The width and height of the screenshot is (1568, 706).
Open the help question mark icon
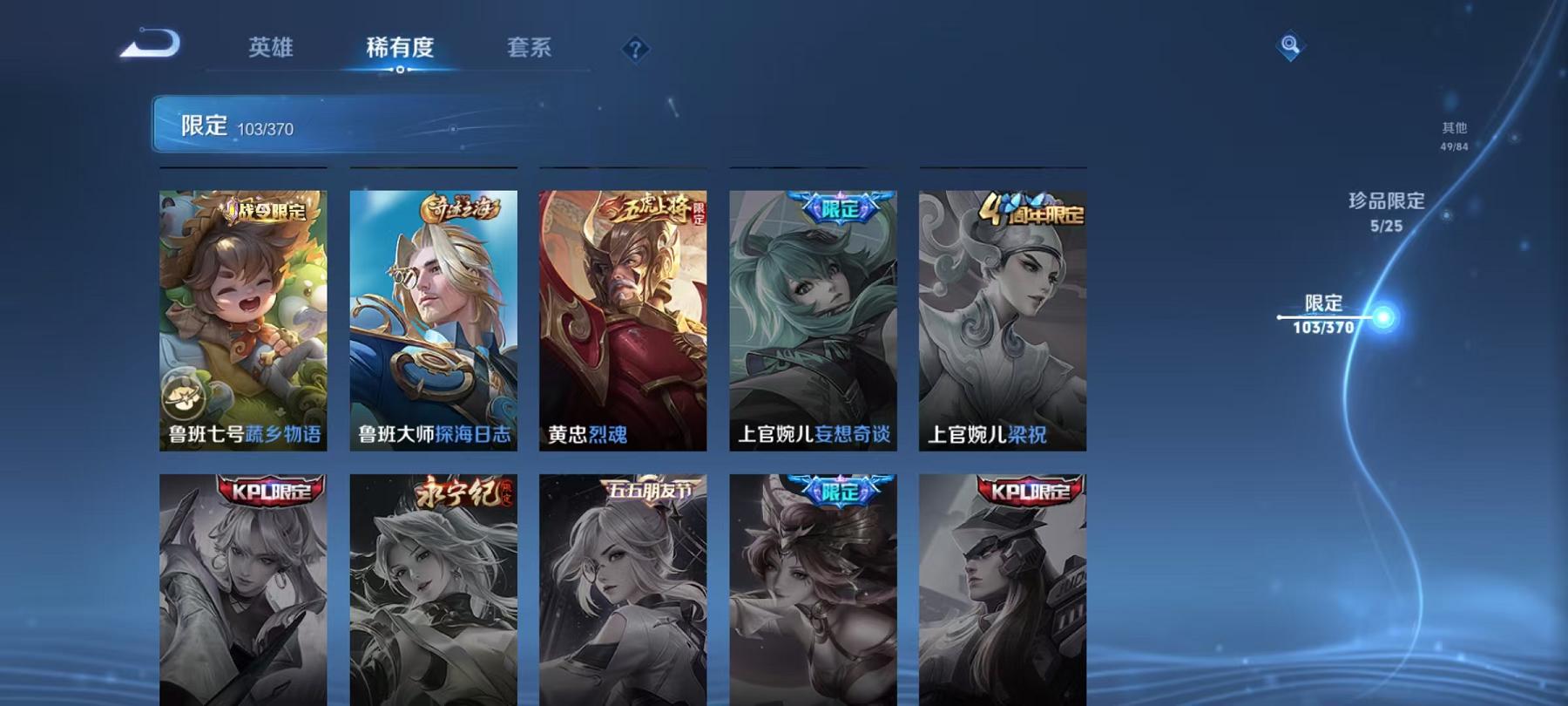[635, 48]
